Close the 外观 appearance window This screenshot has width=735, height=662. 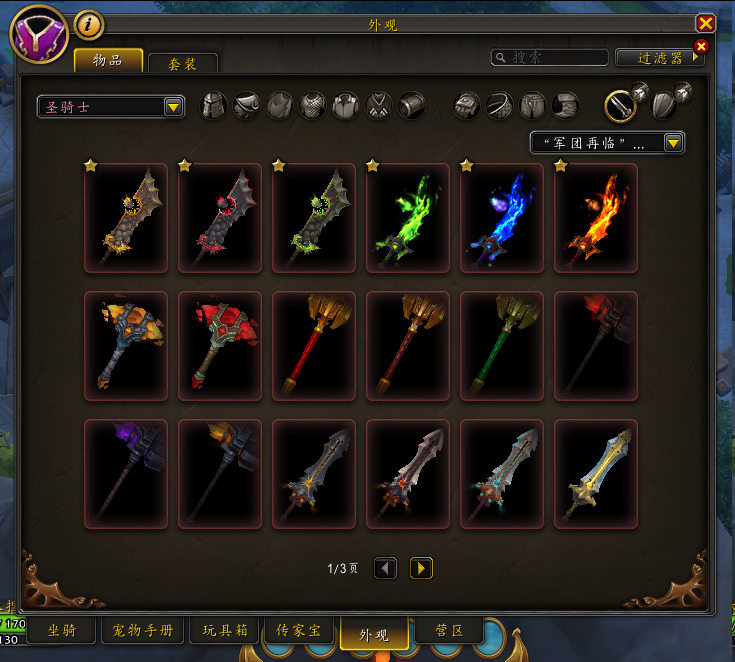(x=706, y=24)
